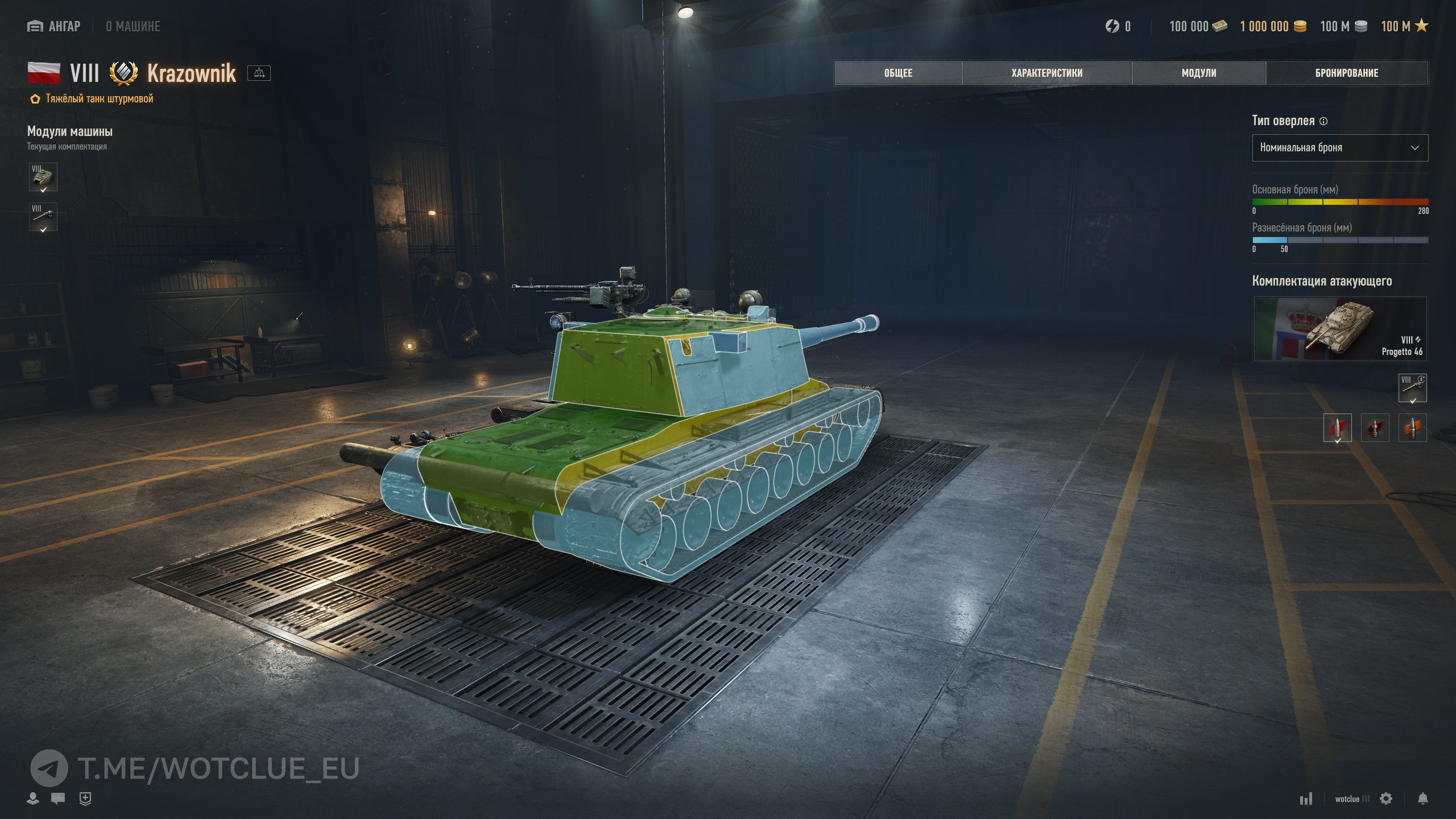
Task: Select the tier VIII turret module
Action: click(x=43, y=177)
